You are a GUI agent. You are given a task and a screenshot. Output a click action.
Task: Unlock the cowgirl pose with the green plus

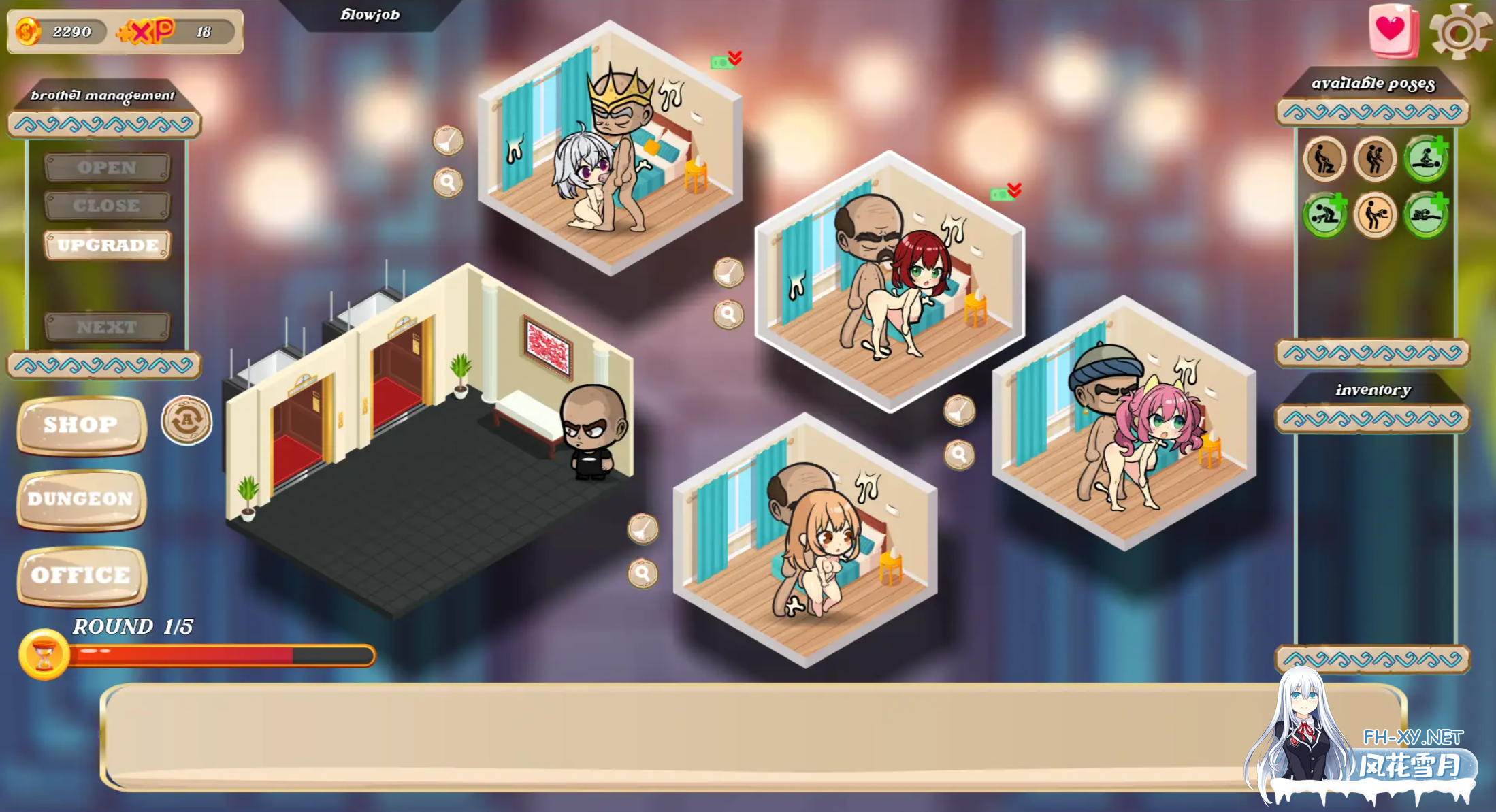[1427, 159]
